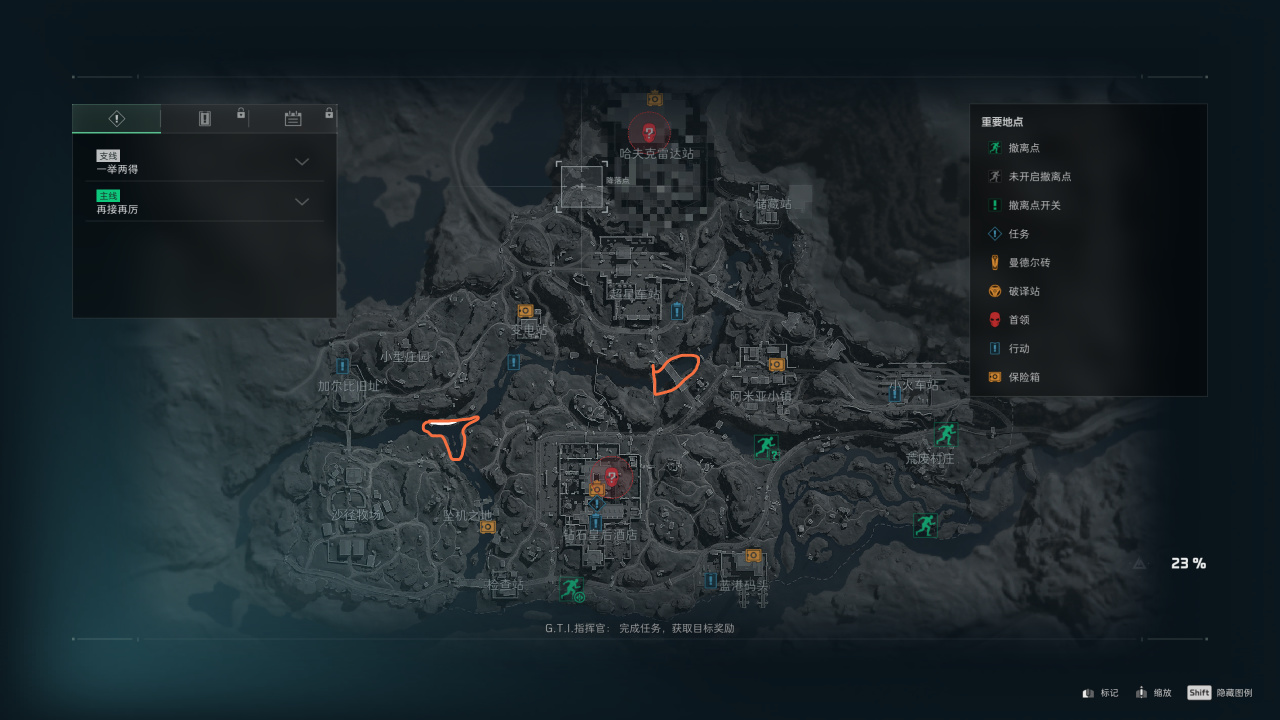1280x720 pixels.
Task: Select the extraction point at 荒废村庄
Action: tap(945, 434)
